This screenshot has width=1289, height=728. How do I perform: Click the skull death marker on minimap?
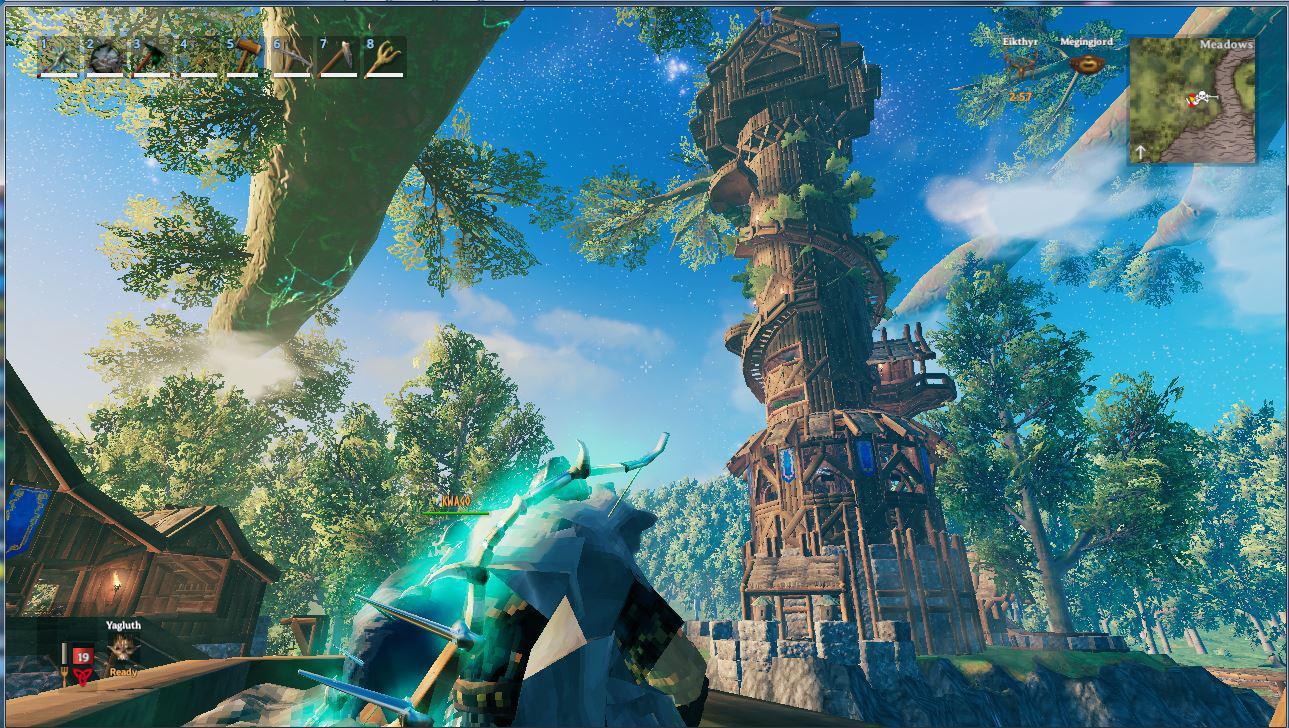click(1202, 96)
